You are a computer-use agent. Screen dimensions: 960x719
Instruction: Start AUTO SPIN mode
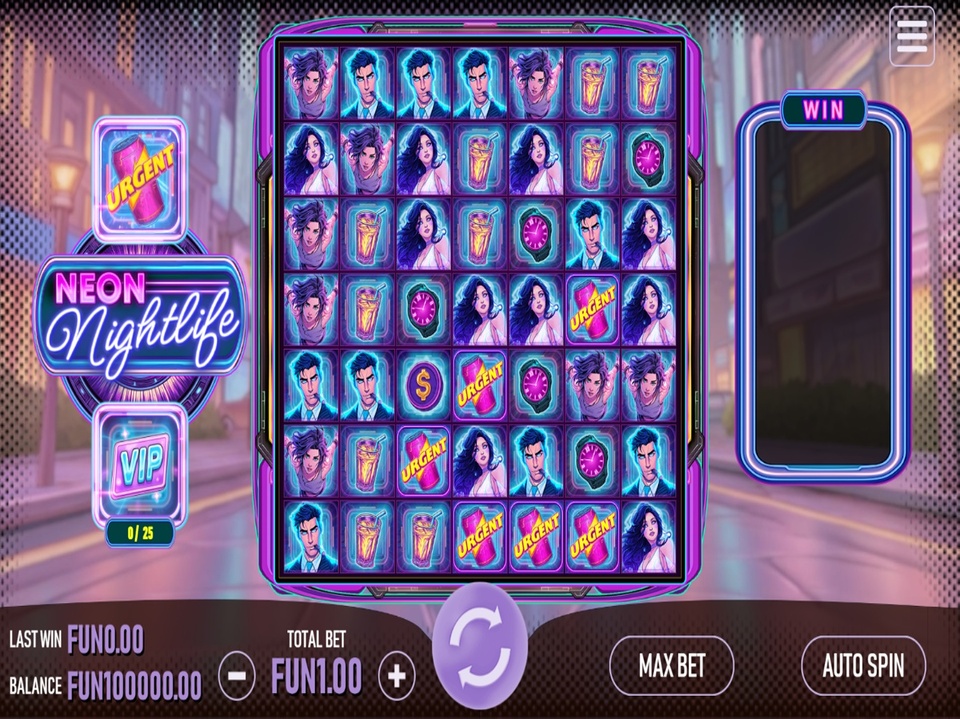tap(863, 666)
